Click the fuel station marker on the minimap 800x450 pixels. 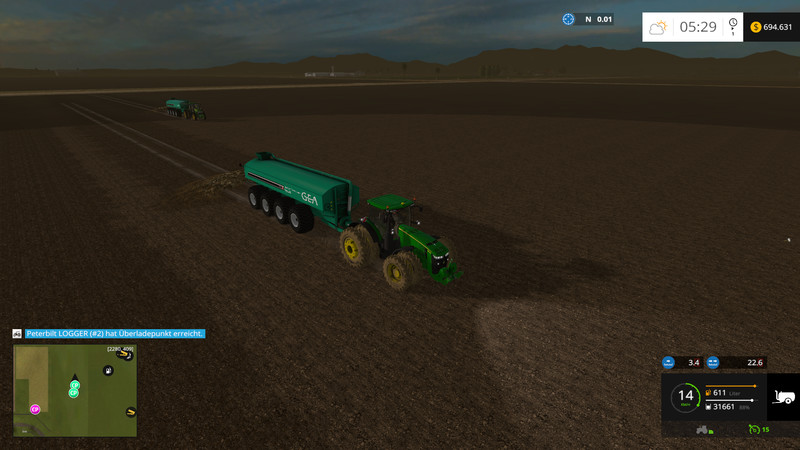click(x=107, y=371)
